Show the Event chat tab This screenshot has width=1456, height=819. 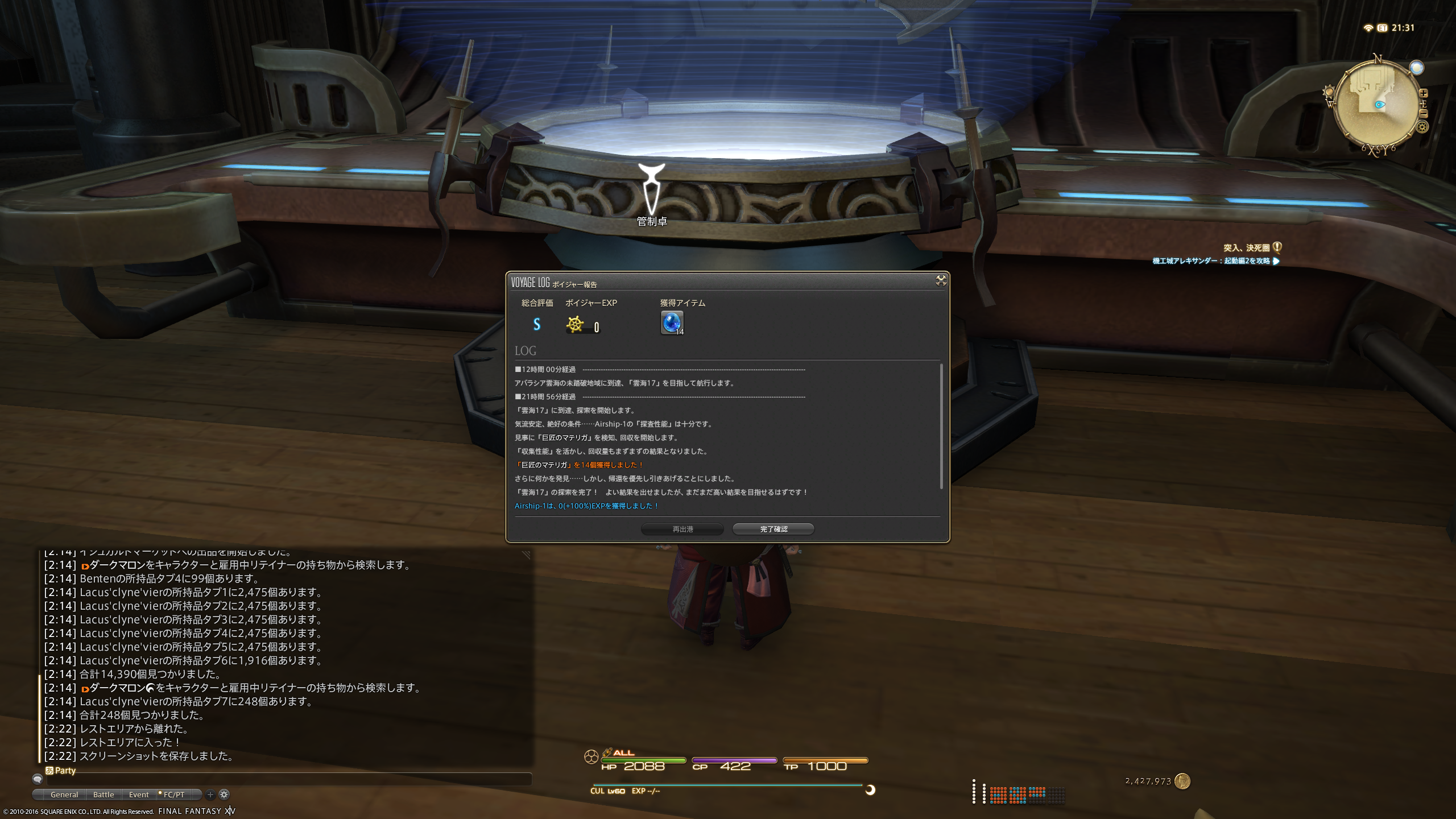(138, 795)
